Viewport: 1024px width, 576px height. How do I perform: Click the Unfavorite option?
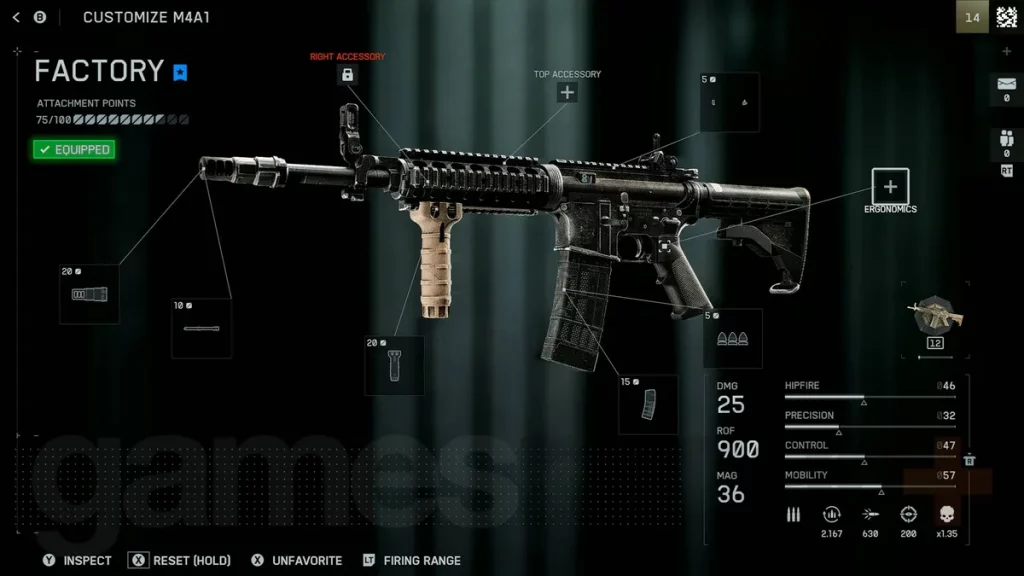tap(296, 560)
